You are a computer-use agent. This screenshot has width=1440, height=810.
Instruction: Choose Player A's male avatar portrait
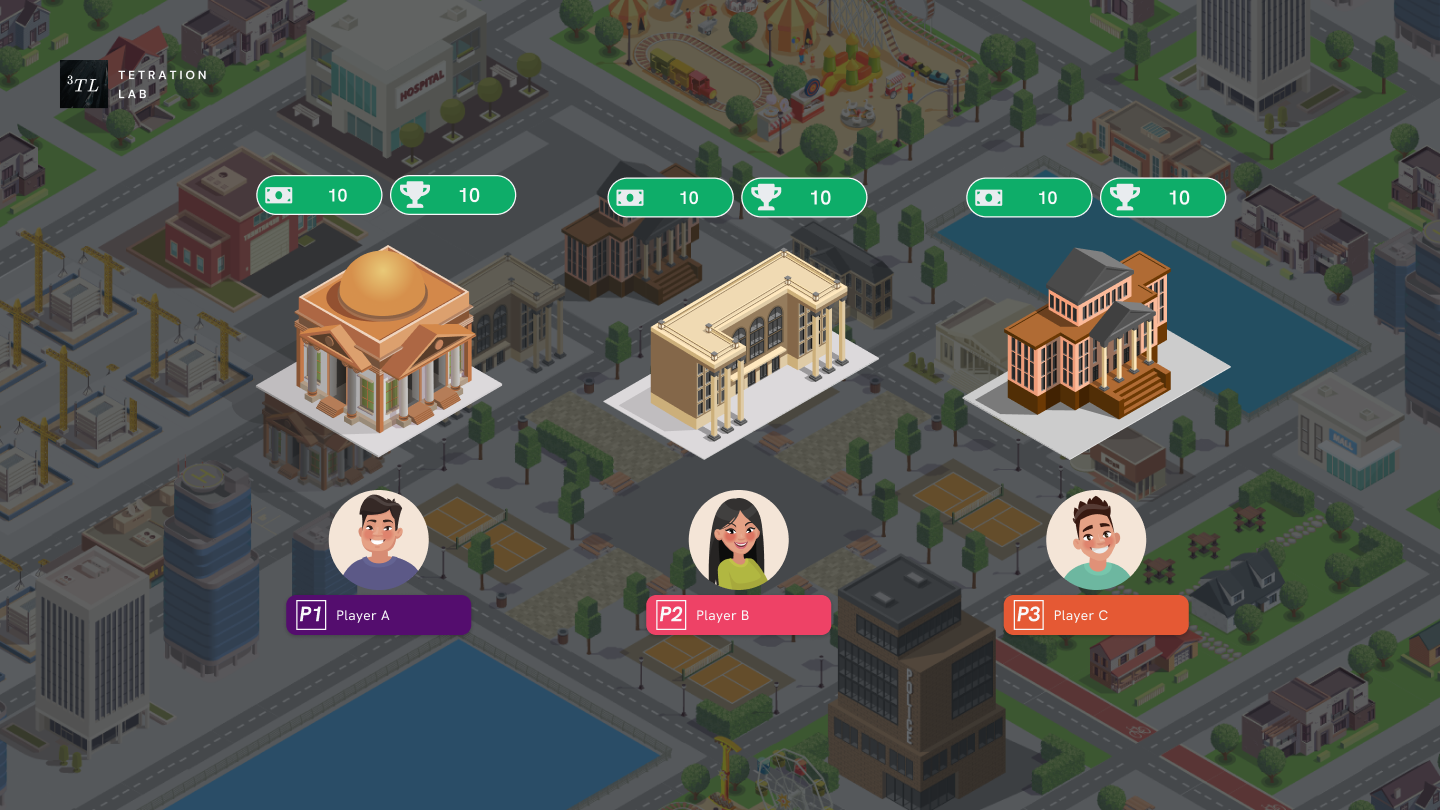pos(379,540)
